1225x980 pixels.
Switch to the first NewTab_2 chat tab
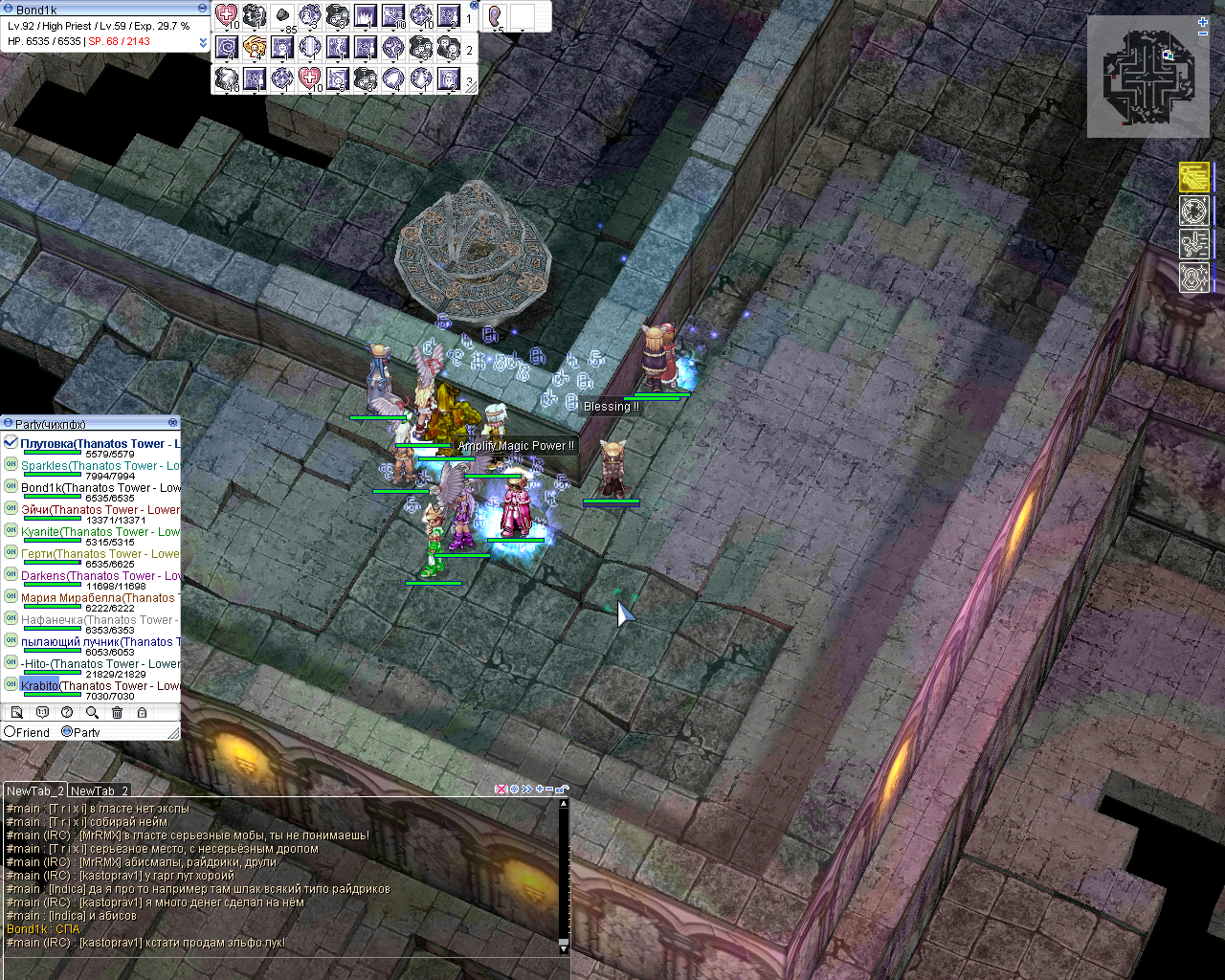(34, 791)
